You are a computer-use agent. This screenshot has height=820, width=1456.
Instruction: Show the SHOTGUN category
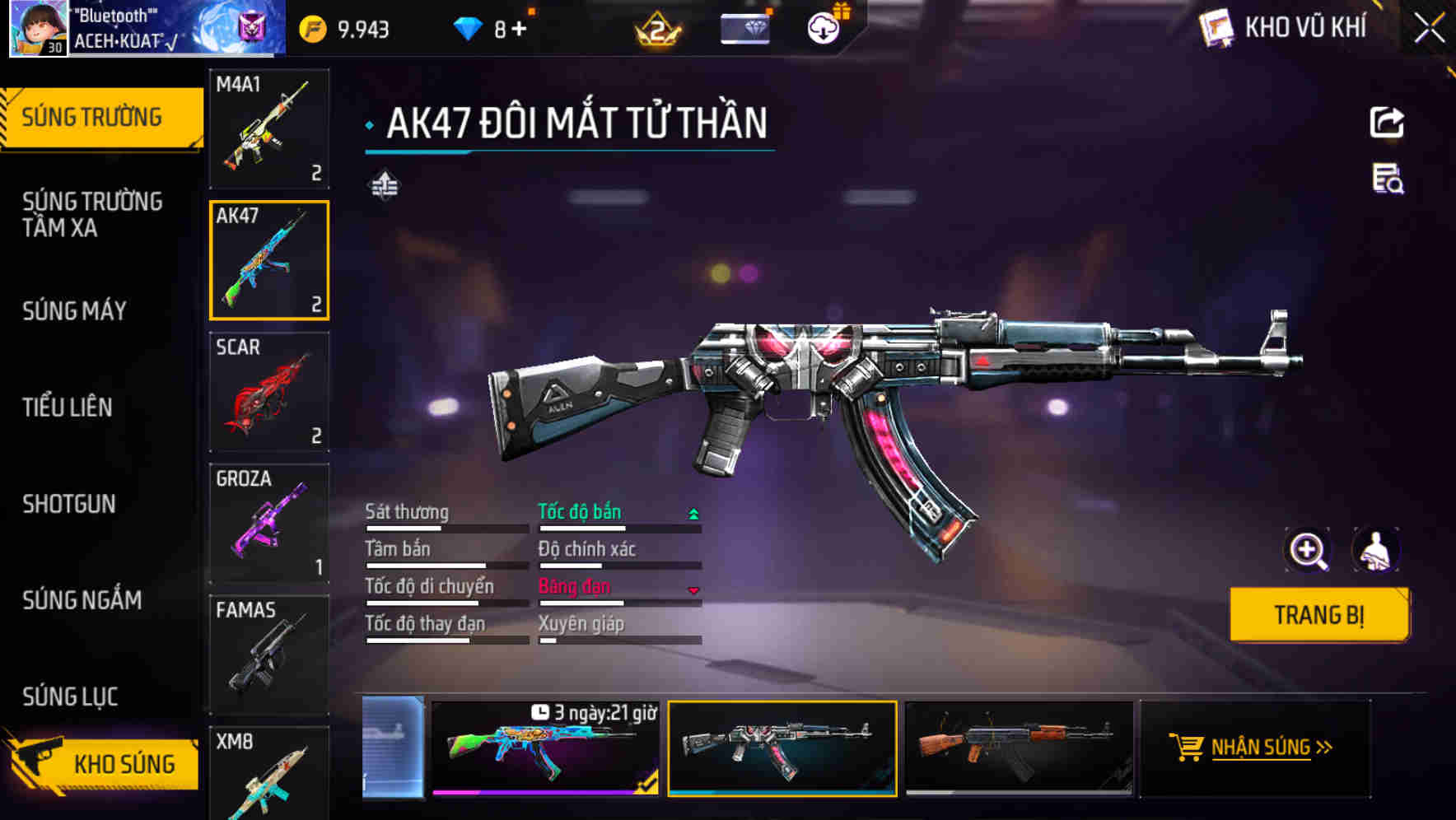click(69, 504)
